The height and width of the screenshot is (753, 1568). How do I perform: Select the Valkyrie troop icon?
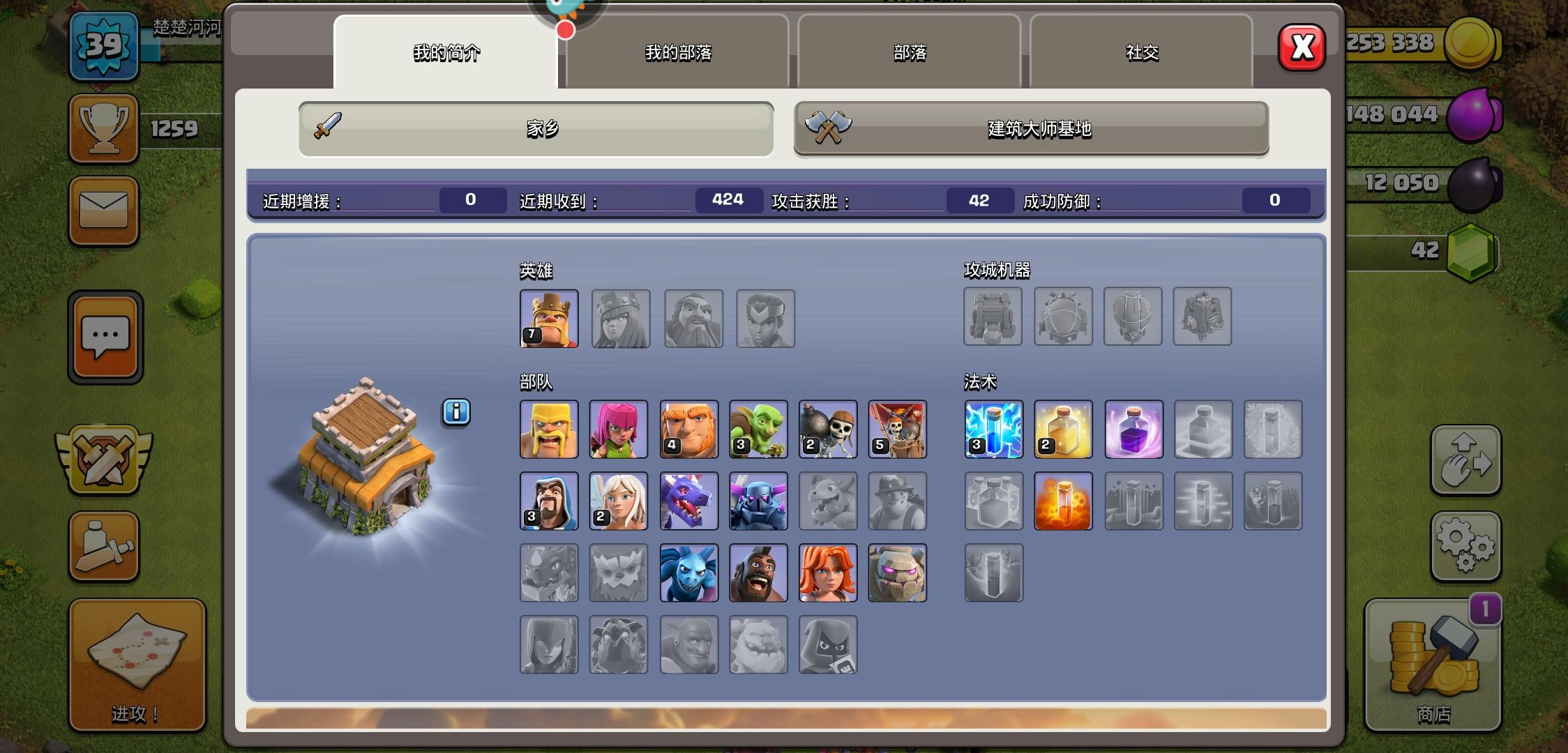click(829, 572)
